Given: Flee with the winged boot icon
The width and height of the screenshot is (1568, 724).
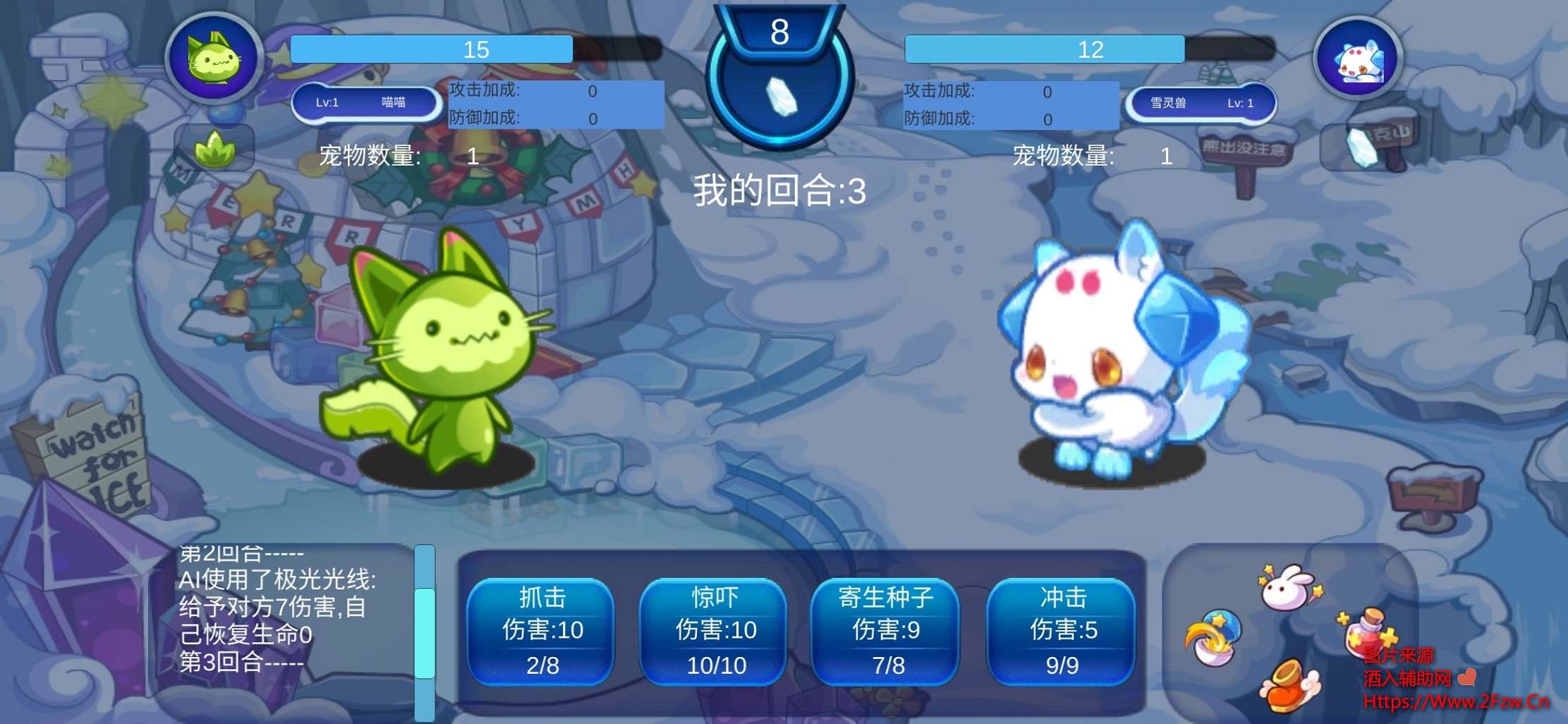Looking at the screenshot, I should click(x=1289, y=685).
